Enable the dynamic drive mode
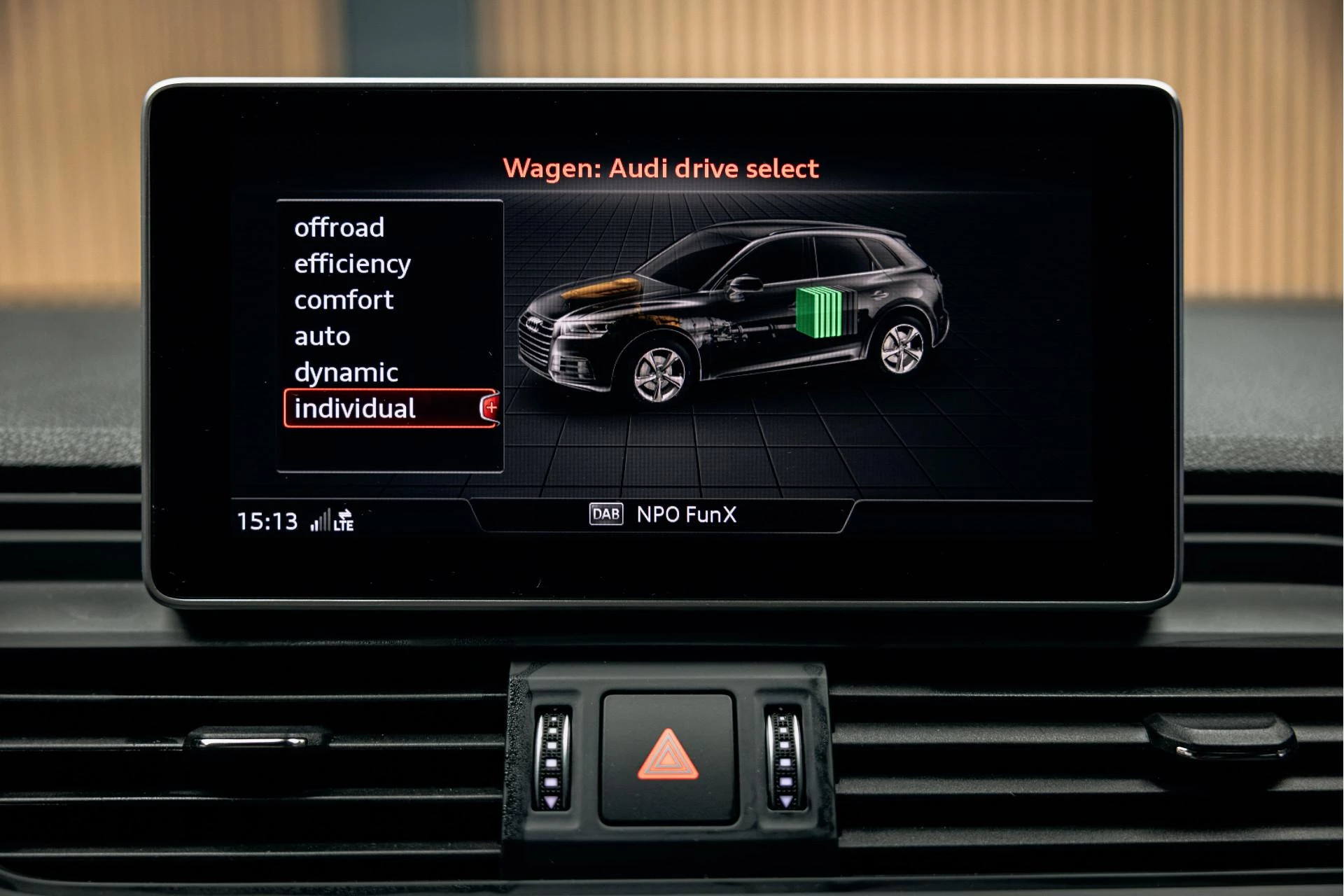The image size is (1344, 896). click(347, 372)
